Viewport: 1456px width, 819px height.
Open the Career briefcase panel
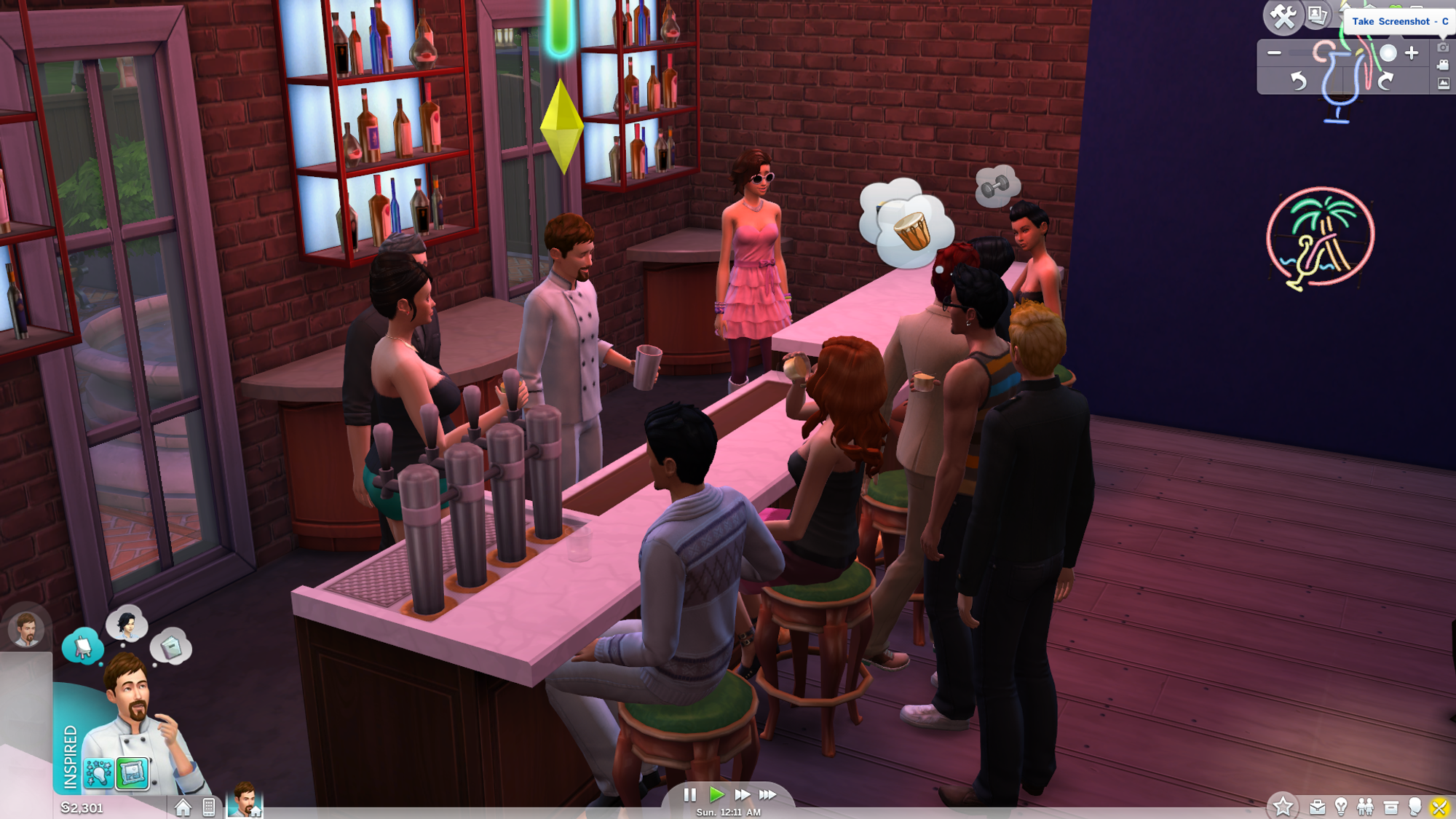point(1317,807)
